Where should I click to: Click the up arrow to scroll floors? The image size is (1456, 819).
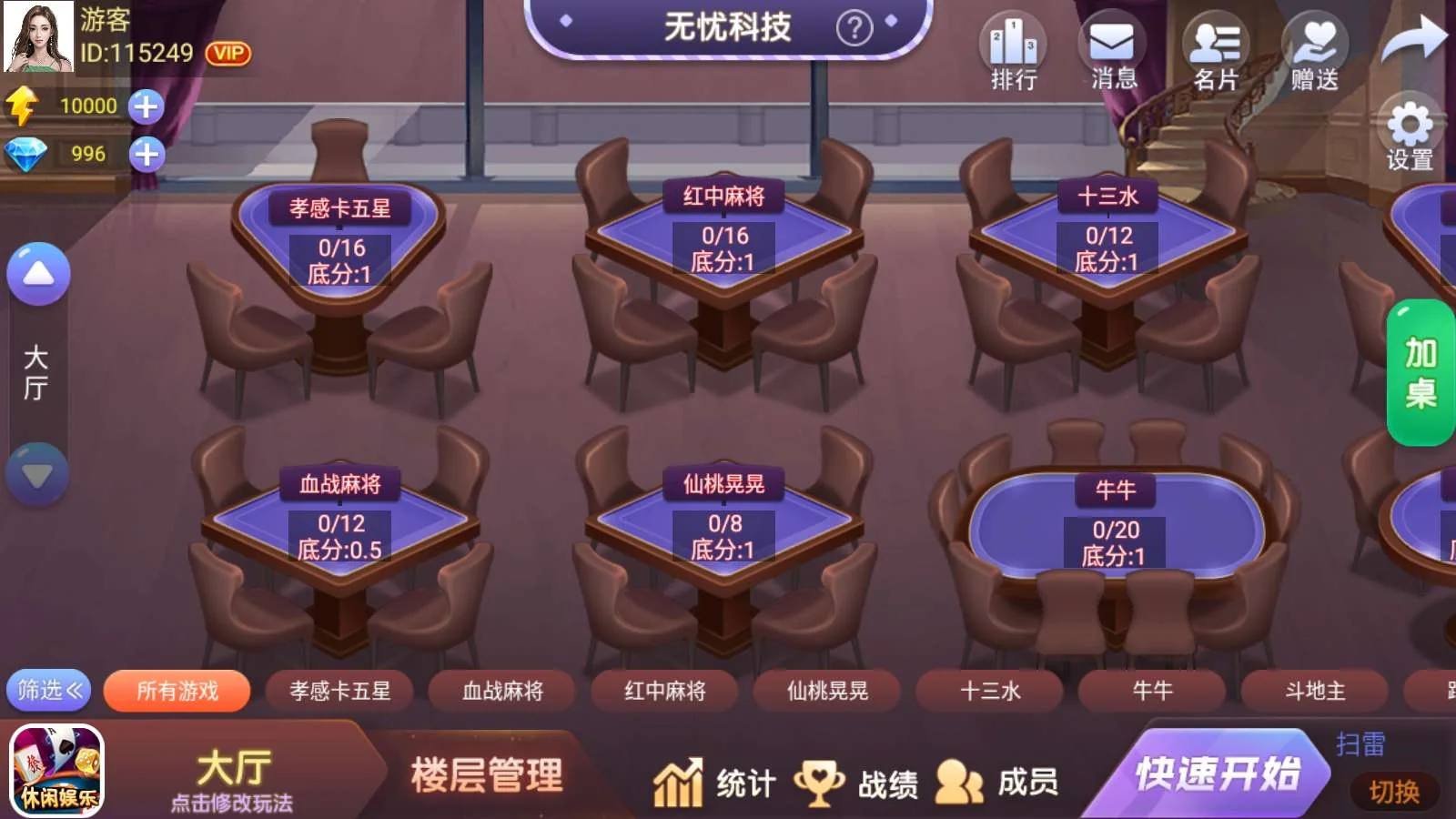(x=37, y=271)
